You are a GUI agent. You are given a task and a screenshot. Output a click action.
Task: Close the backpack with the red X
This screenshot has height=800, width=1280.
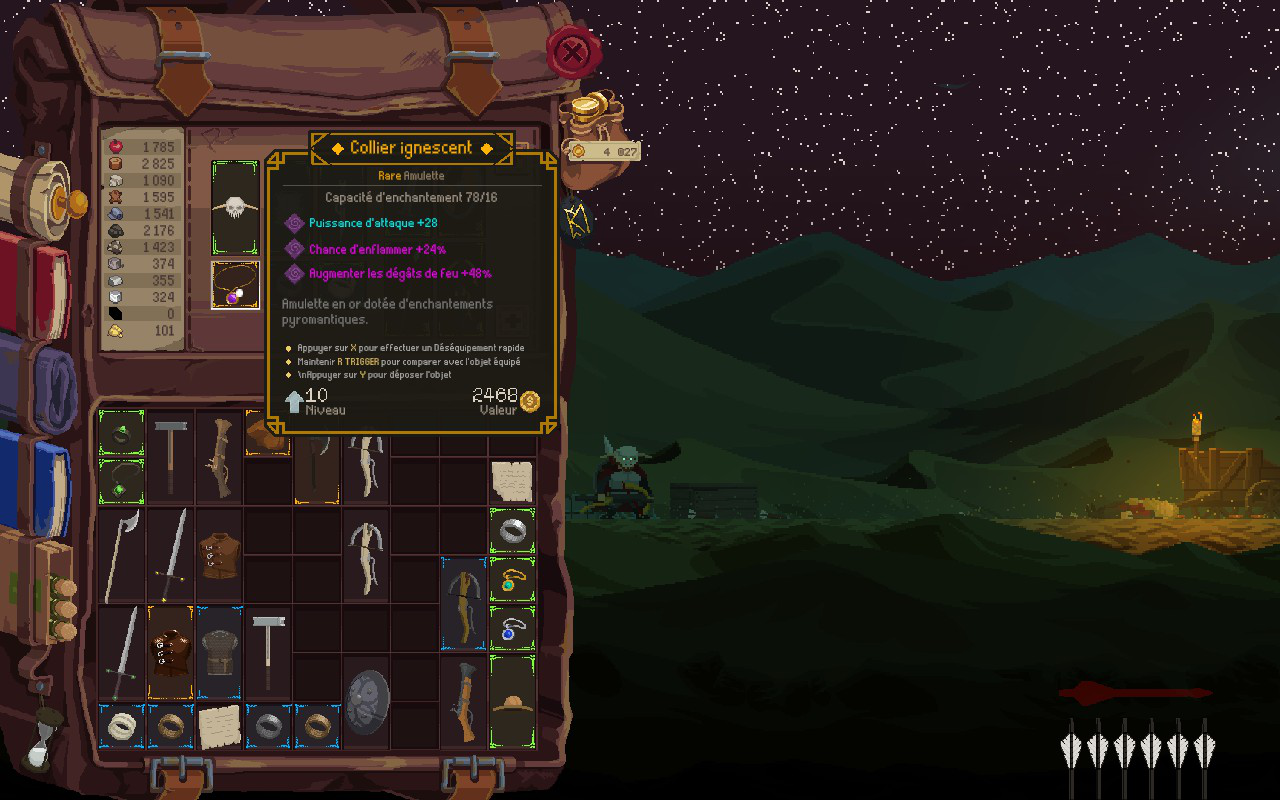click(573, 52)
